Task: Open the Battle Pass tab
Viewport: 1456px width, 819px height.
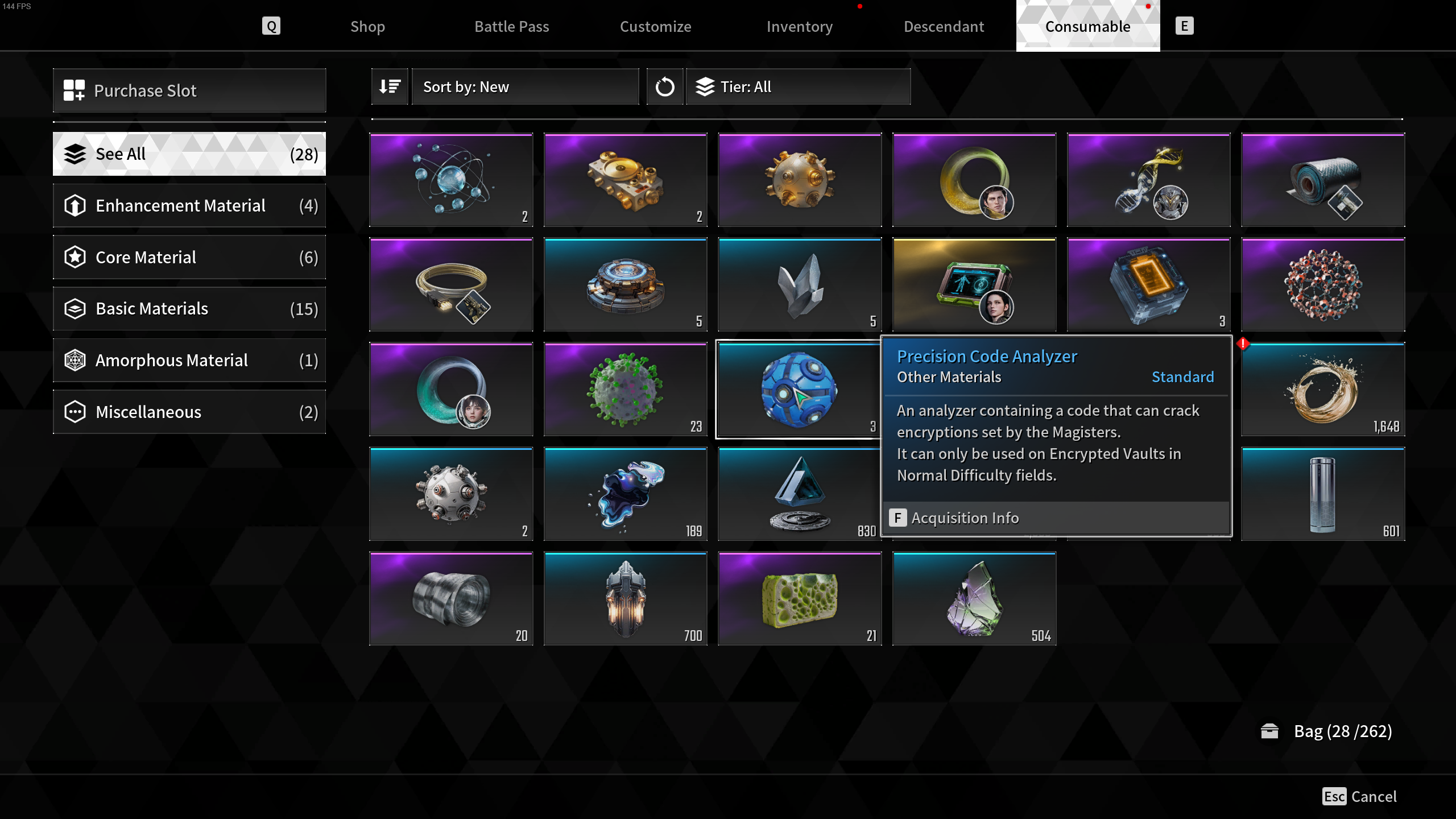Action: (511, 26)
